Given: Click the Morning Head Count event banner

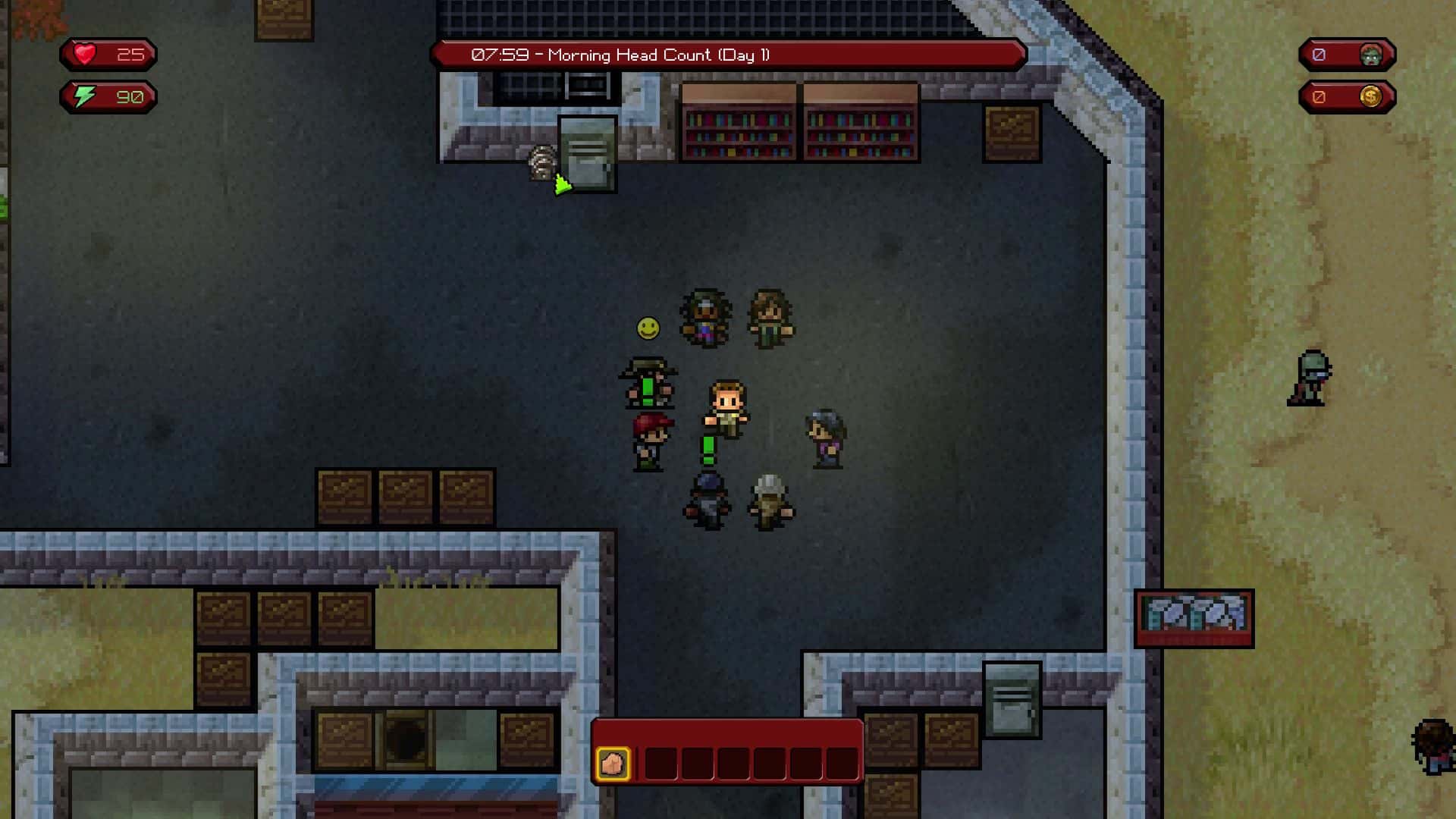Looking at the screenshot, I should (728, 55).
